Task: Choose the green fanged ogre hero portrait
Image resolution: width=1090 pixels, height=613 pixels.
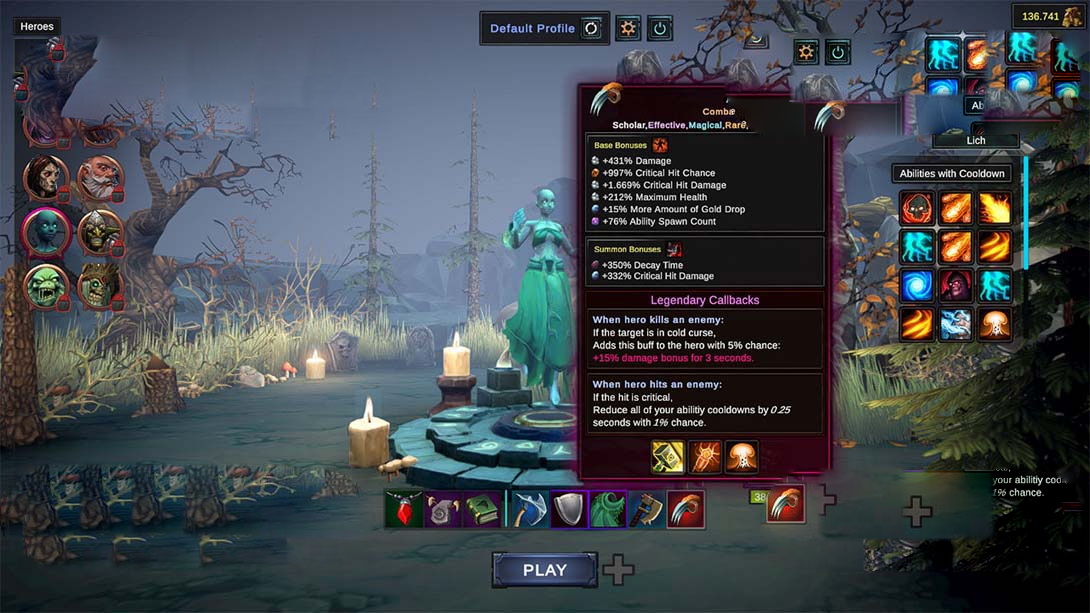Action: pyautogui.click(x=46, y=286)
